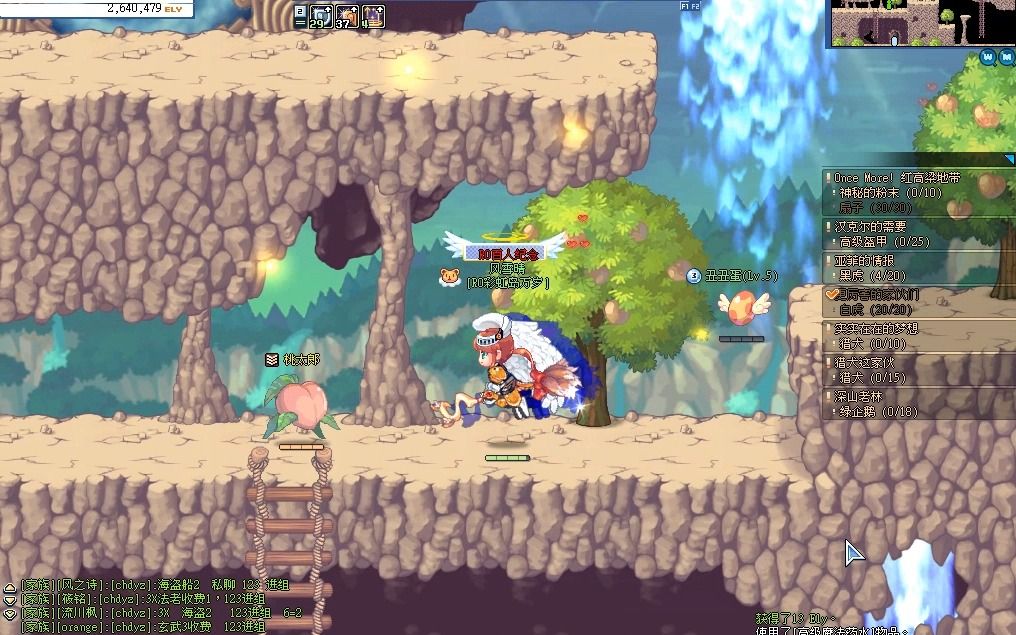The image size is (1016, 635).
Task: Open the 汉克尔的需要 quest entry
Action: (870, 227)
